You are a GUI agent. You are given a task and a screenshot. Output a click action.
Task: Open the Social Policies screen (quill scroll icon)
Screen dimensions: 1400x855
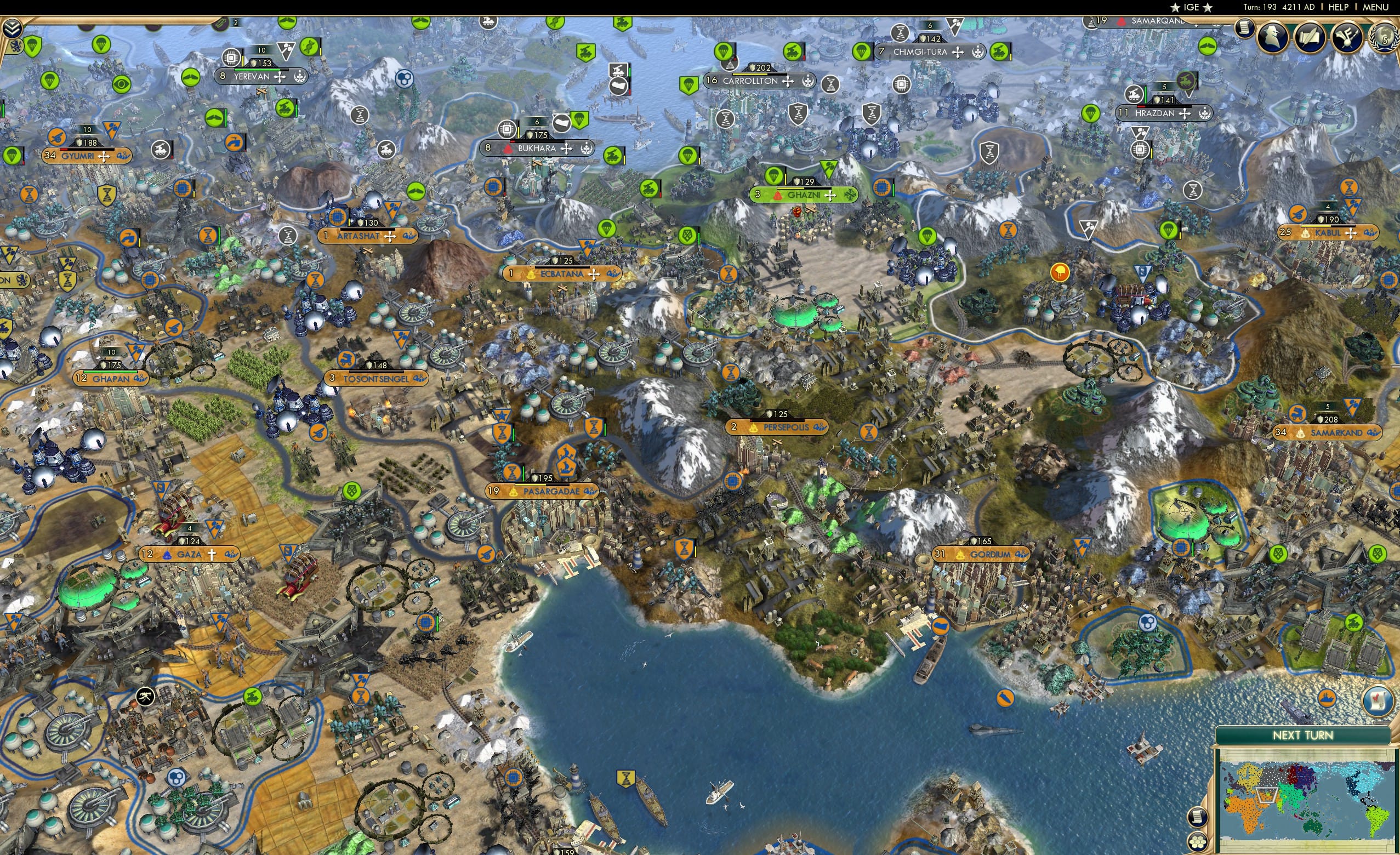point(1311,38)
